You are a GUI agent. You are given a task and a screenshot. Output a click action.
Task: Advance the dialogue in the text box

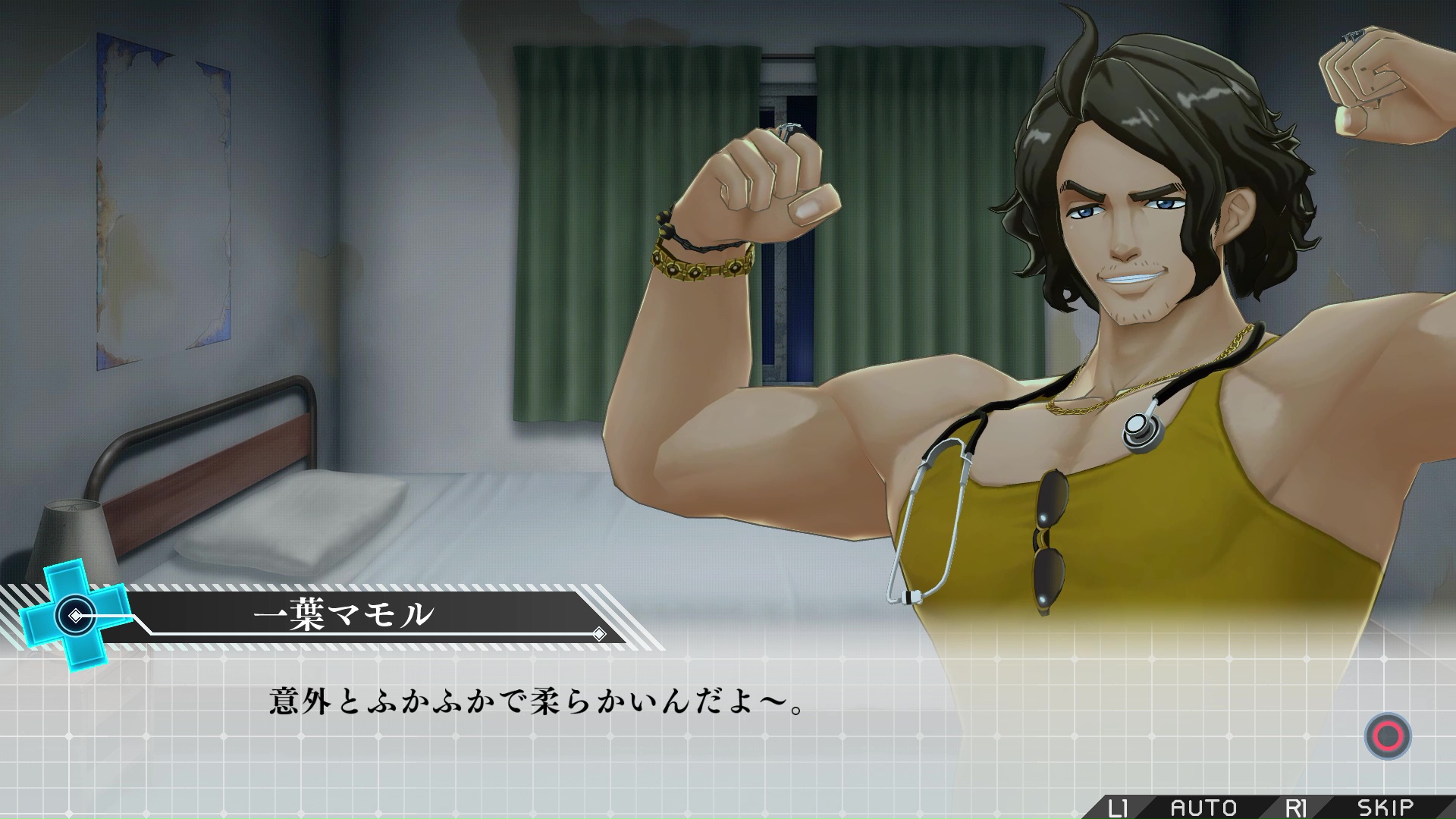(x=1388, y=736)
